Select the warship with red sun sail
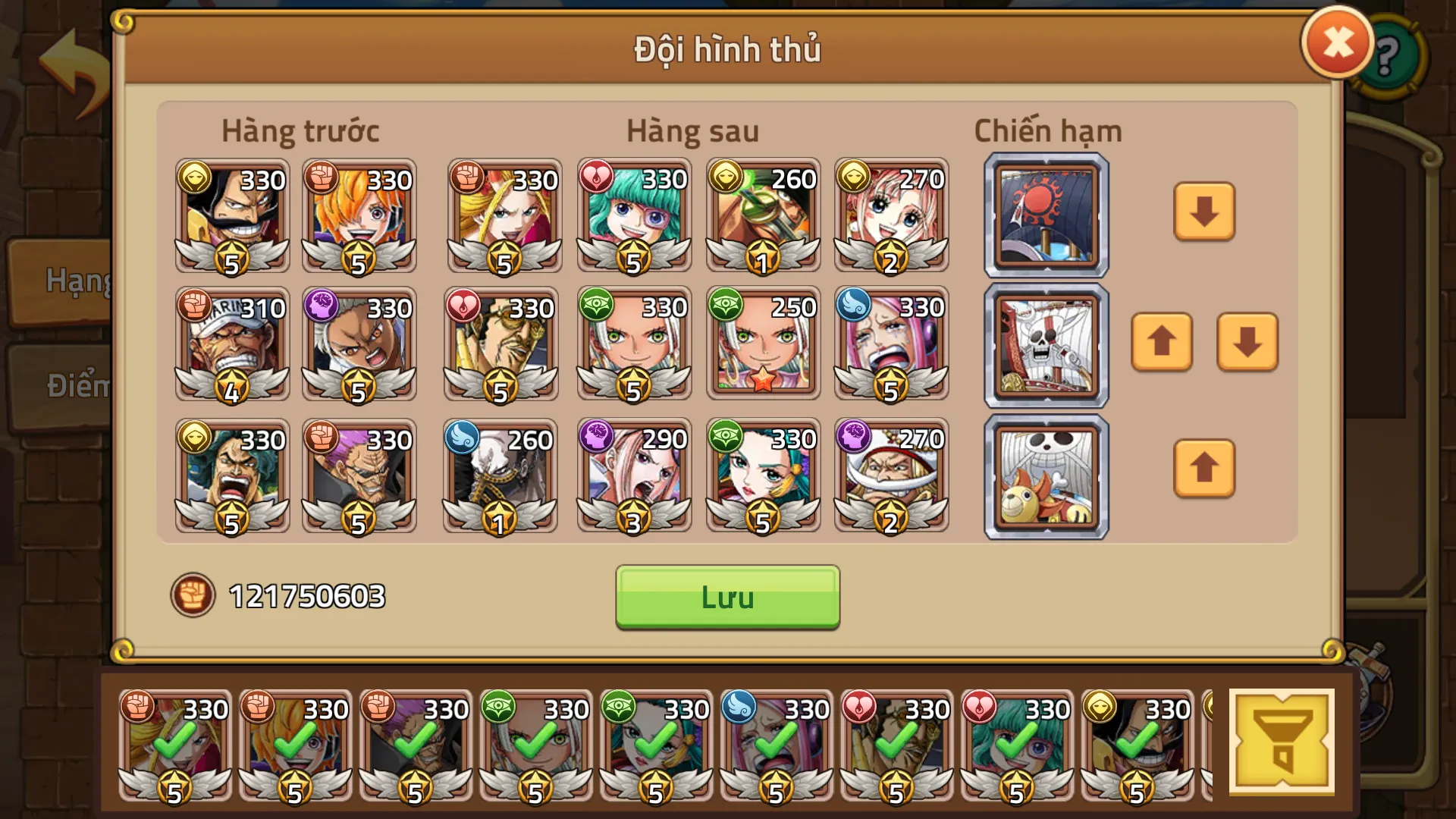Viewport: 1456px width, 819px height. [1046, 215]
